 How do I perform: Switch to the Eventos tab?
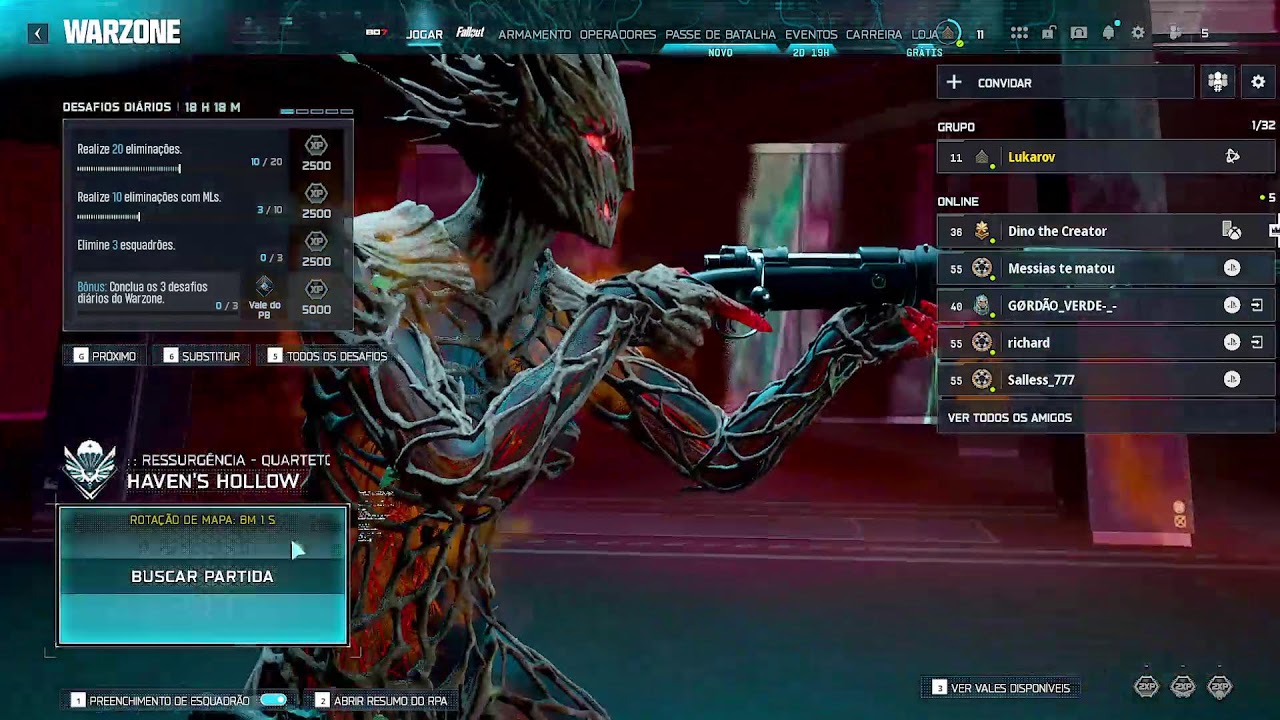pyautogui.click(x=811, y=34)
